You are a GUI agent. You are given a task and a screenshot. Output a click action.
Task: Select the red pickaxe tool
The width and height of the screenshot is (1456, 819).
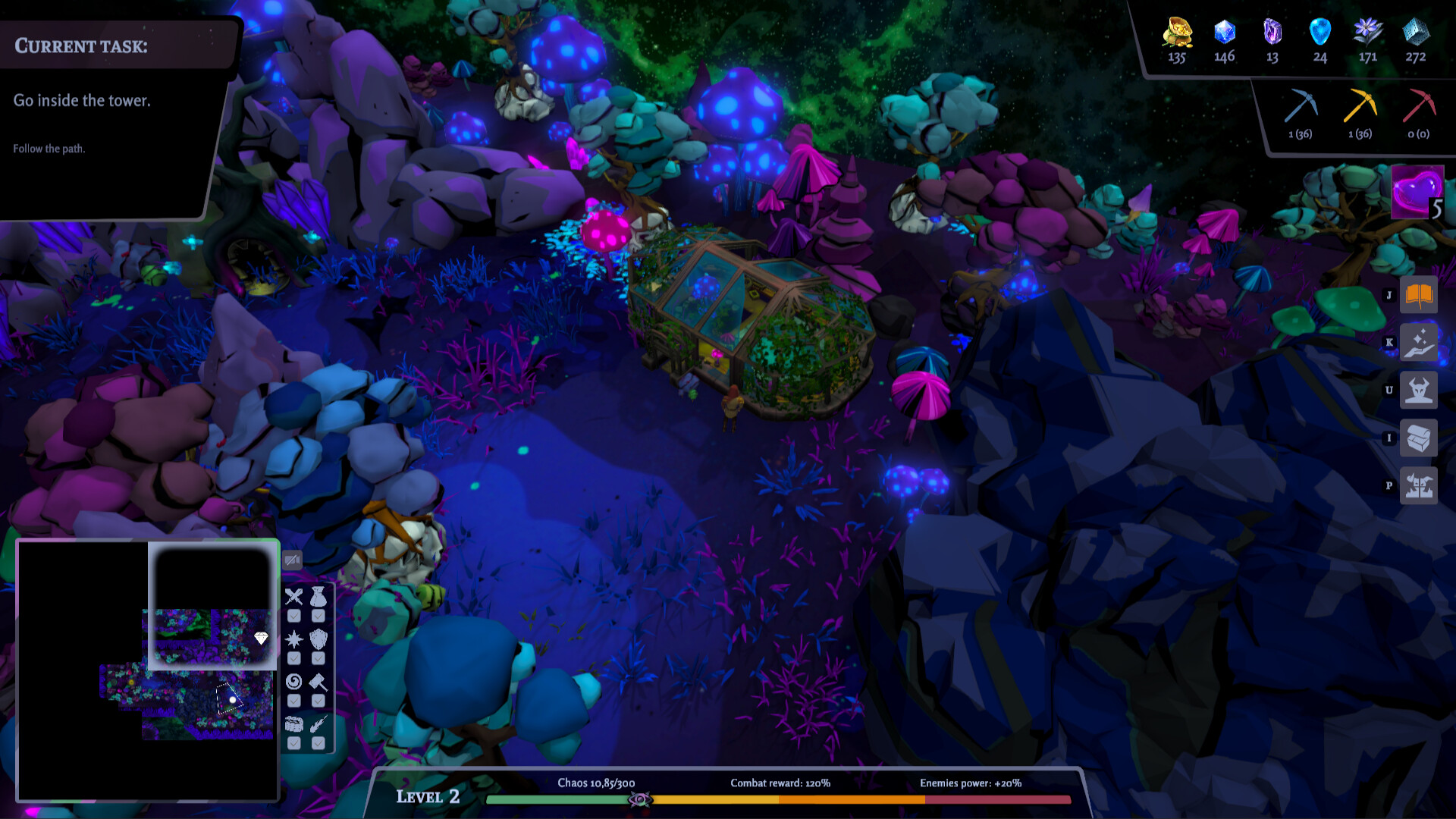coord(1419,108)
